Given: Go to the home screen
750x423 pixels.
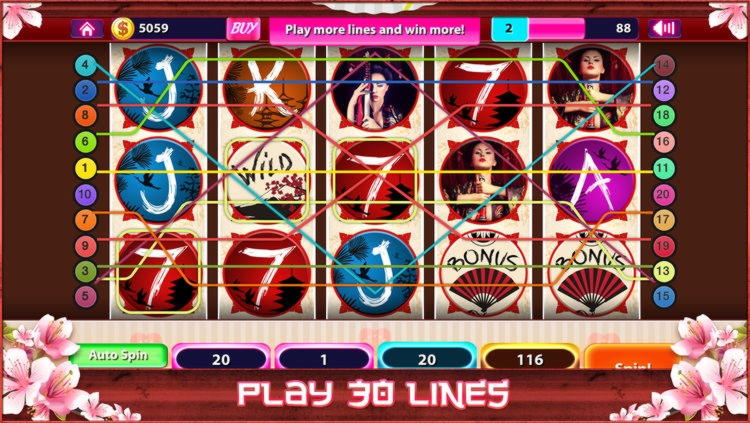Looking at the screenshot, I should (86, 29).
